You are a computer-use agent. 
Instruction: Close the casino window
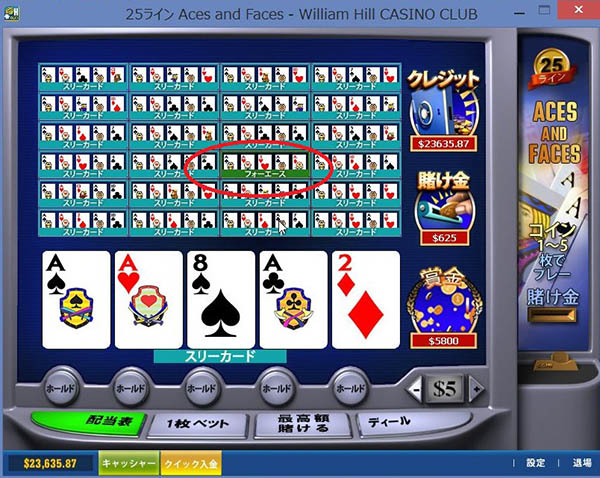coord(578,13)
